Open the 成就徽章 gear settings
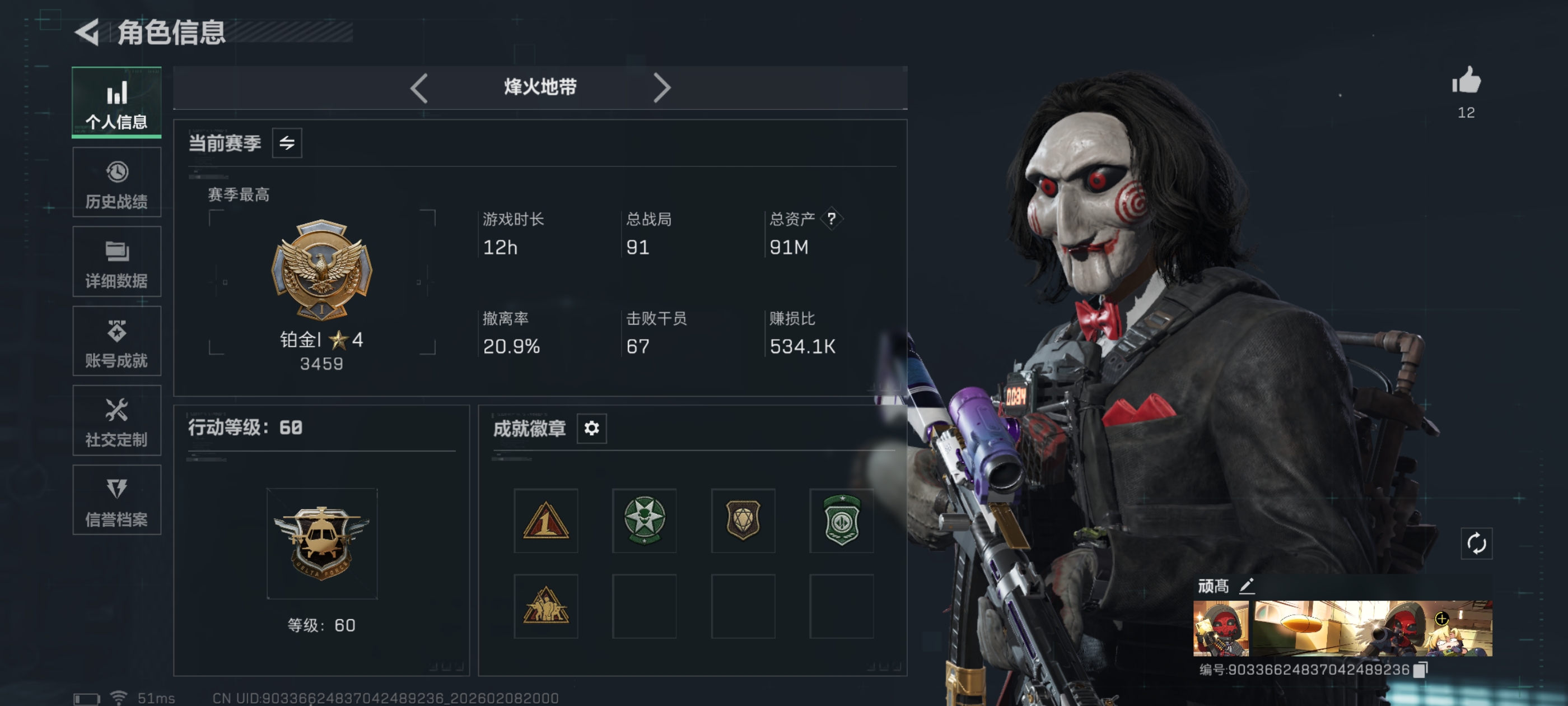Screen dimensions: 1568x706 591,428
